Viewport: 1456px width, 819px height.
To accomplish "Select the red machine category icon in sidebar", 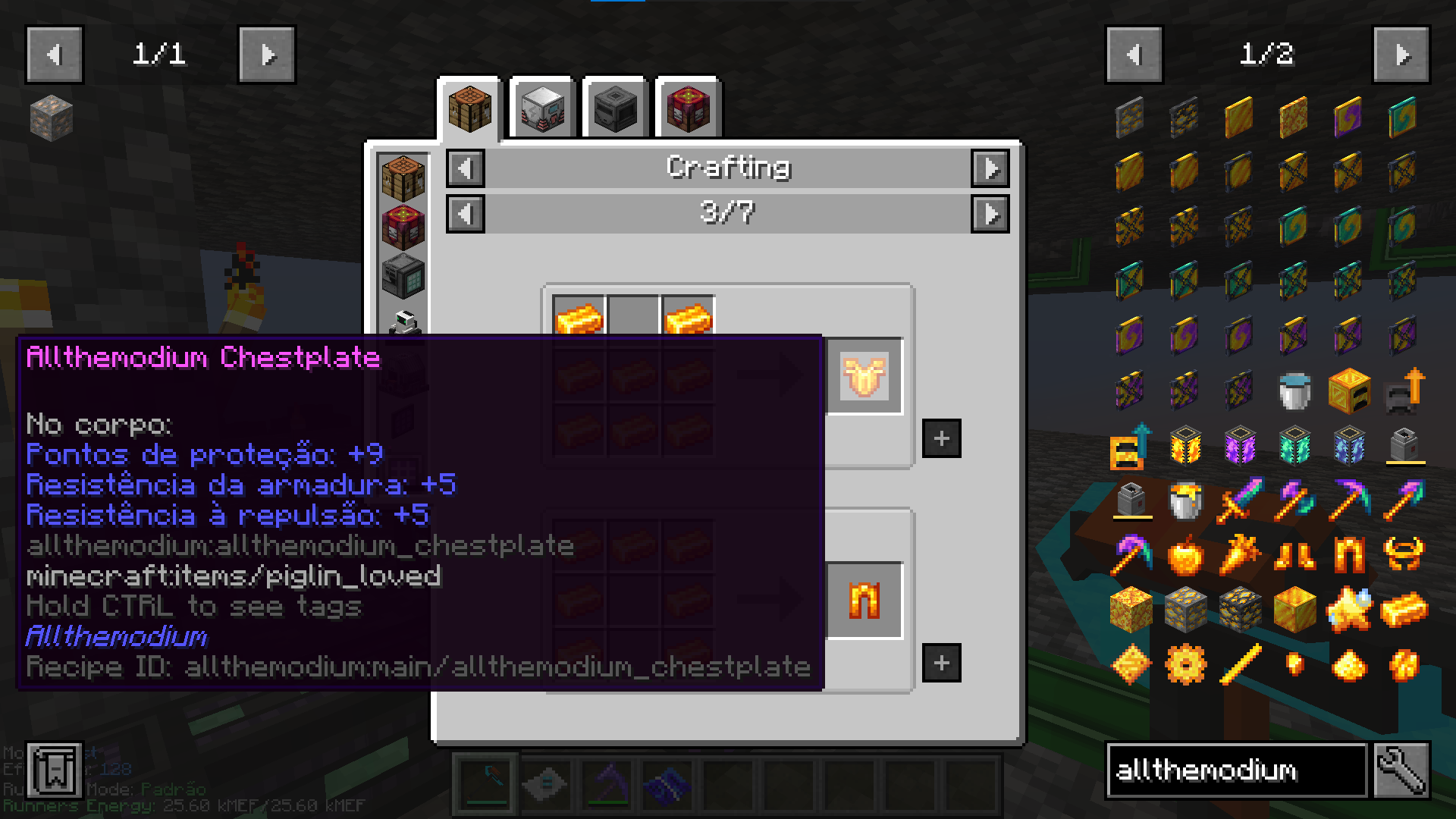I will pyautogui.click(x=403, y=224).
